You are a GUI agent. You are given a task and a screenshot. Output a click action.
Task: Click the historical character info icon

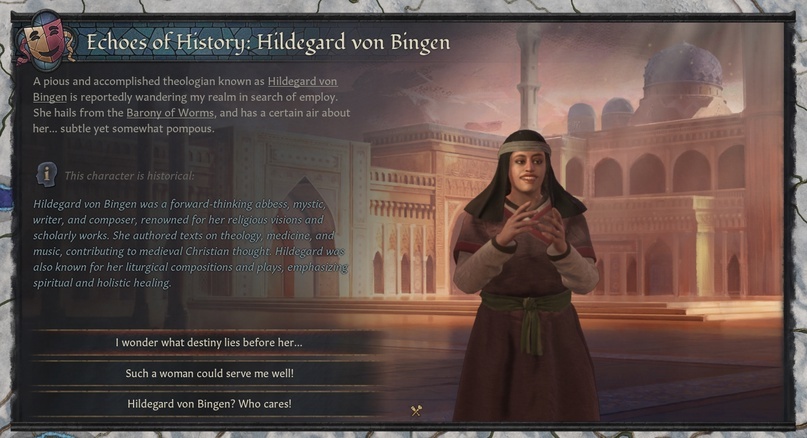coord(45,174)
